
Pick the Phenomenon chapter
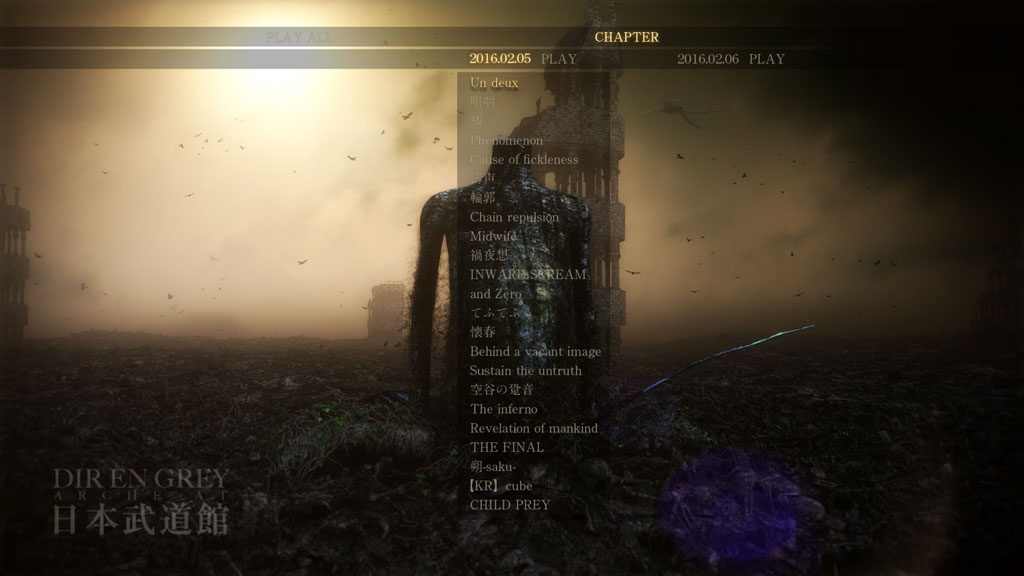(x=506, y=141)
